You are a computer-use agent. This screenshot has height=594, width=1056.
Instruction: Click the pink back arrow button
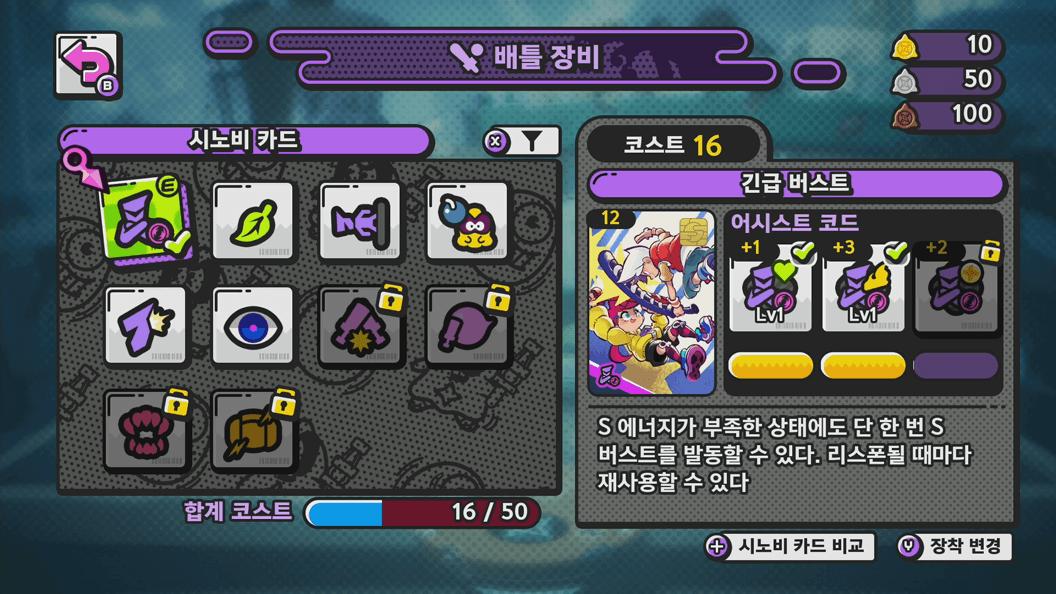coord(88,65)
